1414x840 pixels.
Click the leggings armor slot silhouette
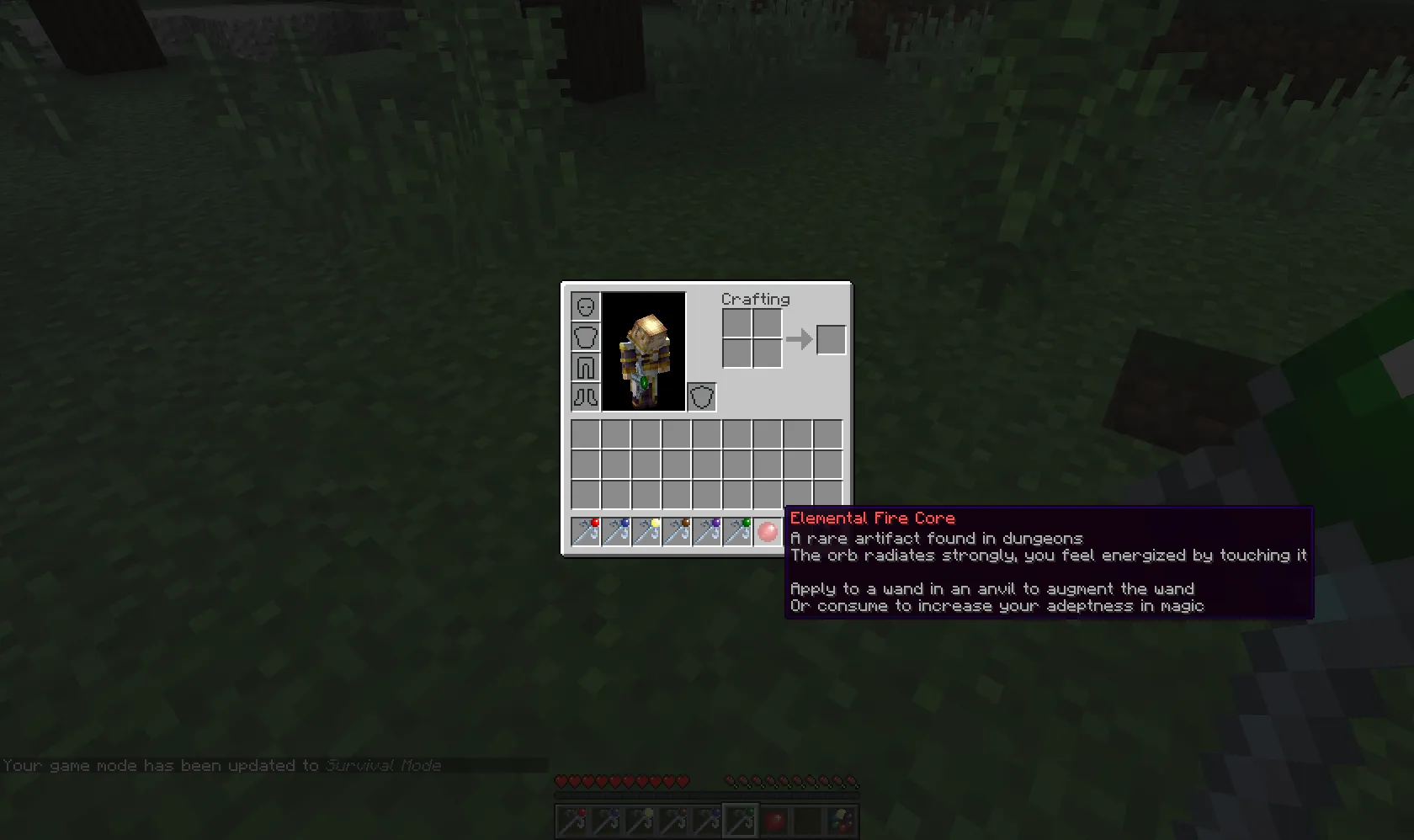click(x=584, y=367)
